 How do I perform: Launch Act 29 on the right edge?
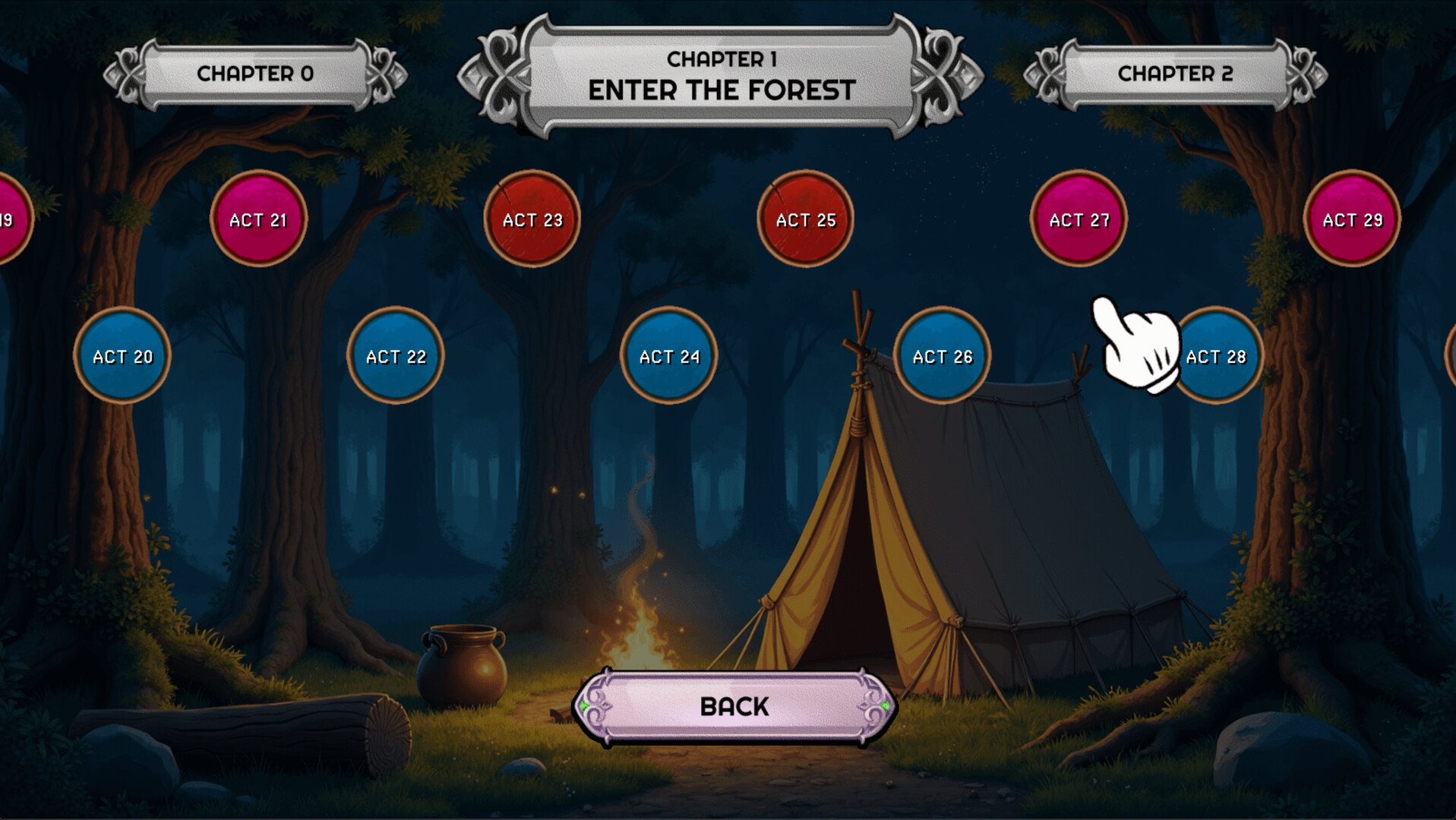point(1352,219)
